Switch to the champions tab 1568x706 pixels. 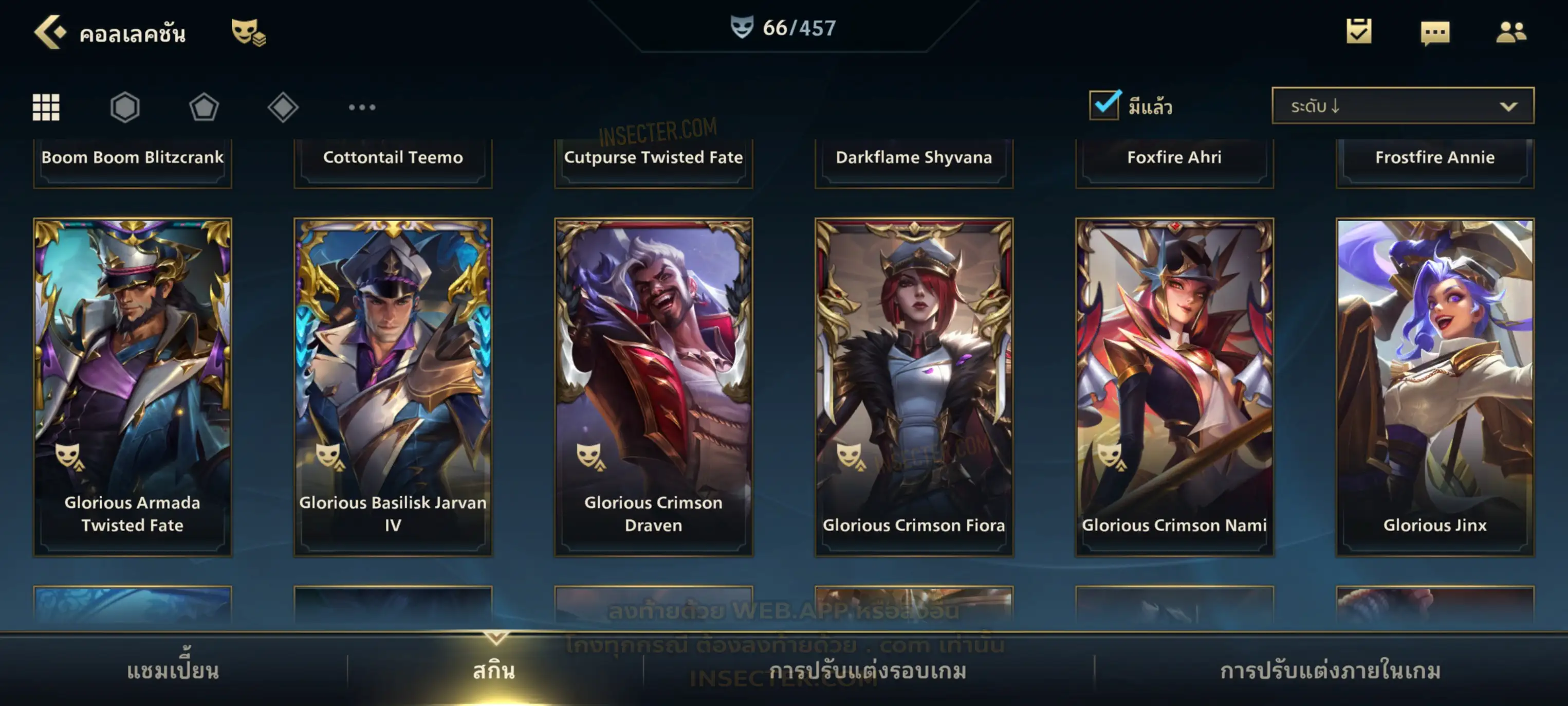tap(173, 671)
